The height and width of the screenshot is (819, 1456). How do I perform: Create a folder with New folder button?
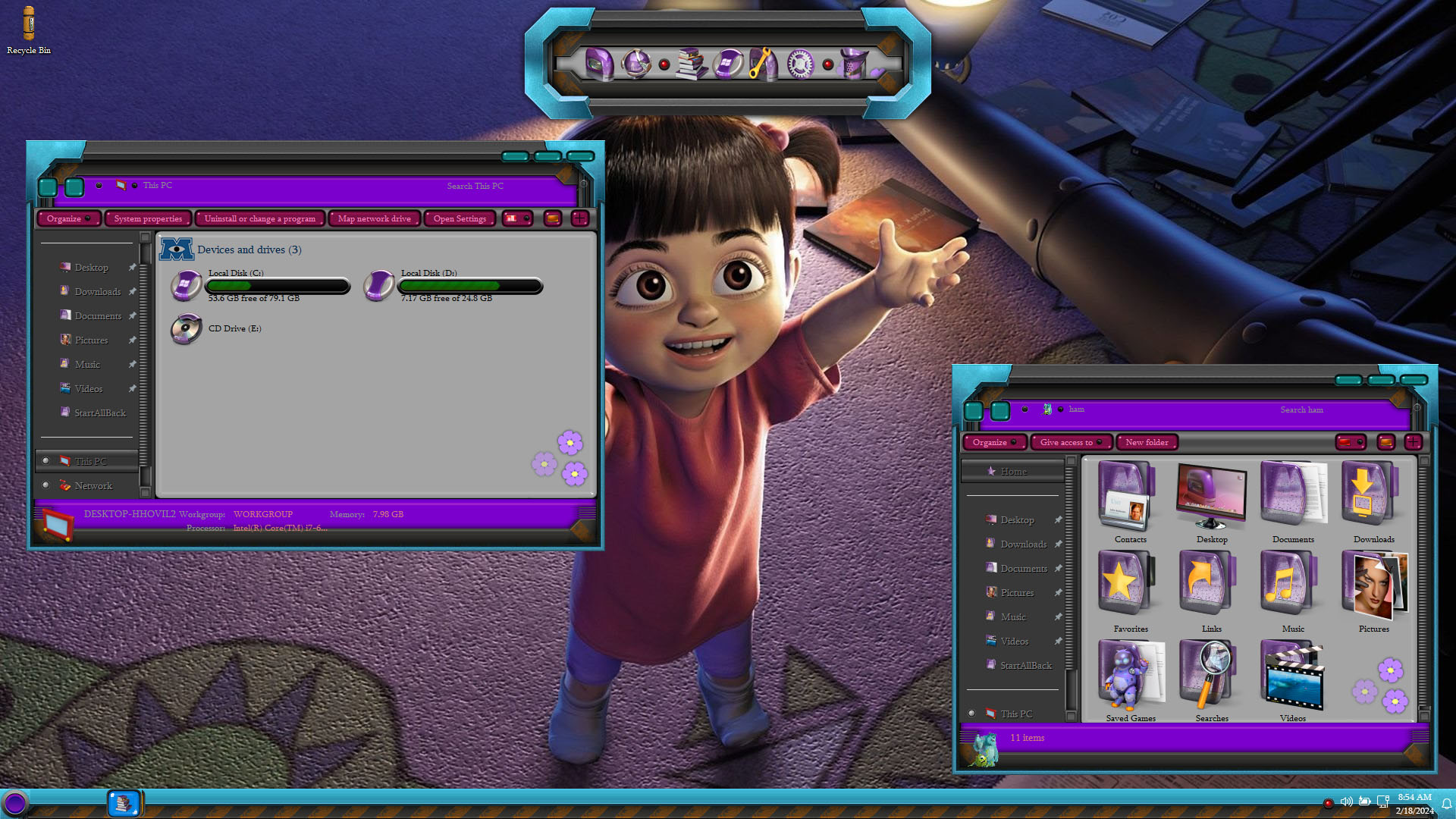click(x=1147, y=443)
